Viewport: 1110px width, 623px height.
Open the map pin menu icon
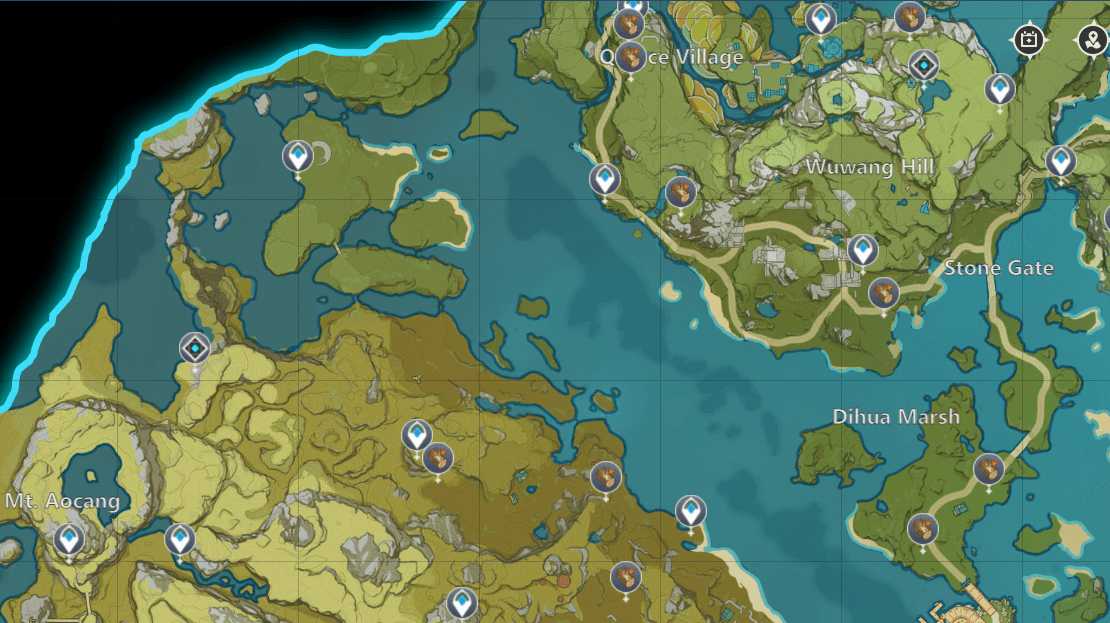(x=1090, y=40)
